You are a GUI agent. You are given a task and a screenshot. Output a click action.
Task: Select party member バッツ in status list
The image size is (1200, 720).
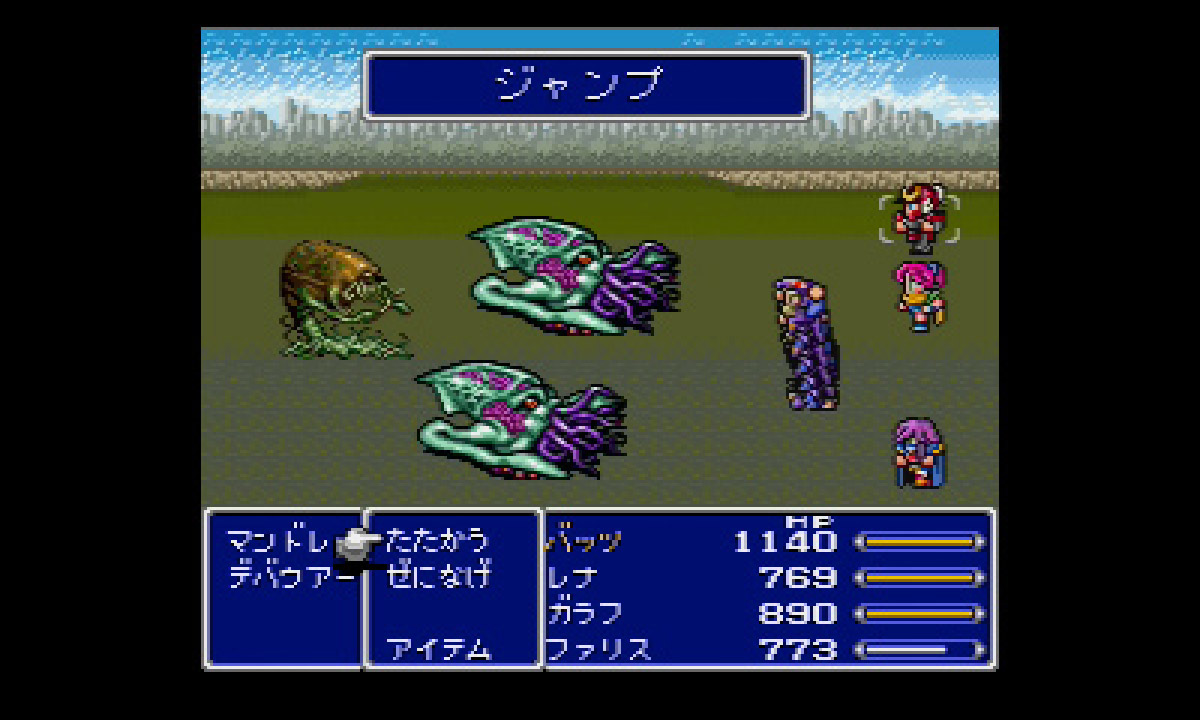coord(586,542)
